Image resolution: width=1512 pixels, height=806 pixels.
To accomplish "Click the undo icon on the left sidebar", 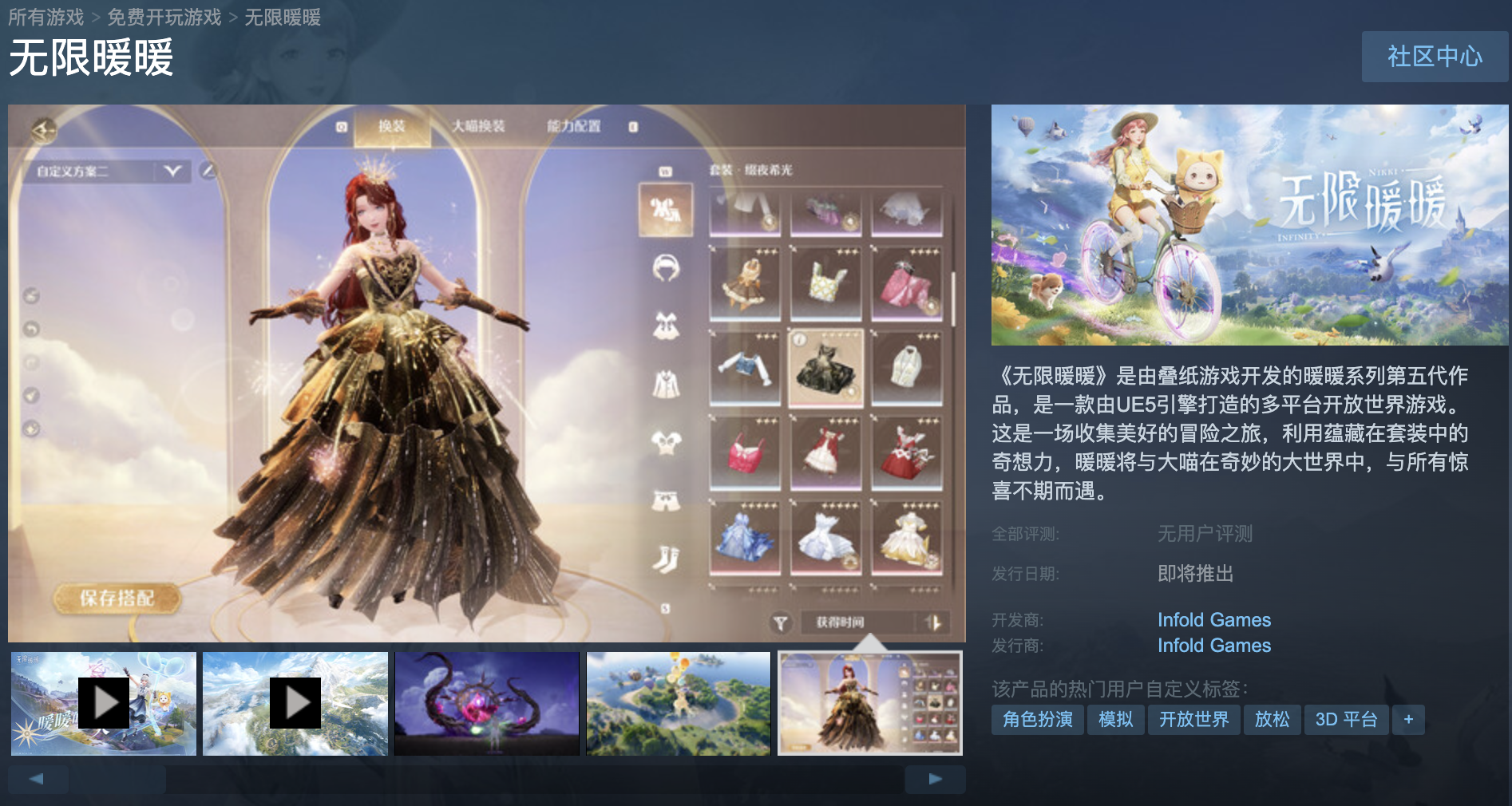I will [x=30, y=329].
